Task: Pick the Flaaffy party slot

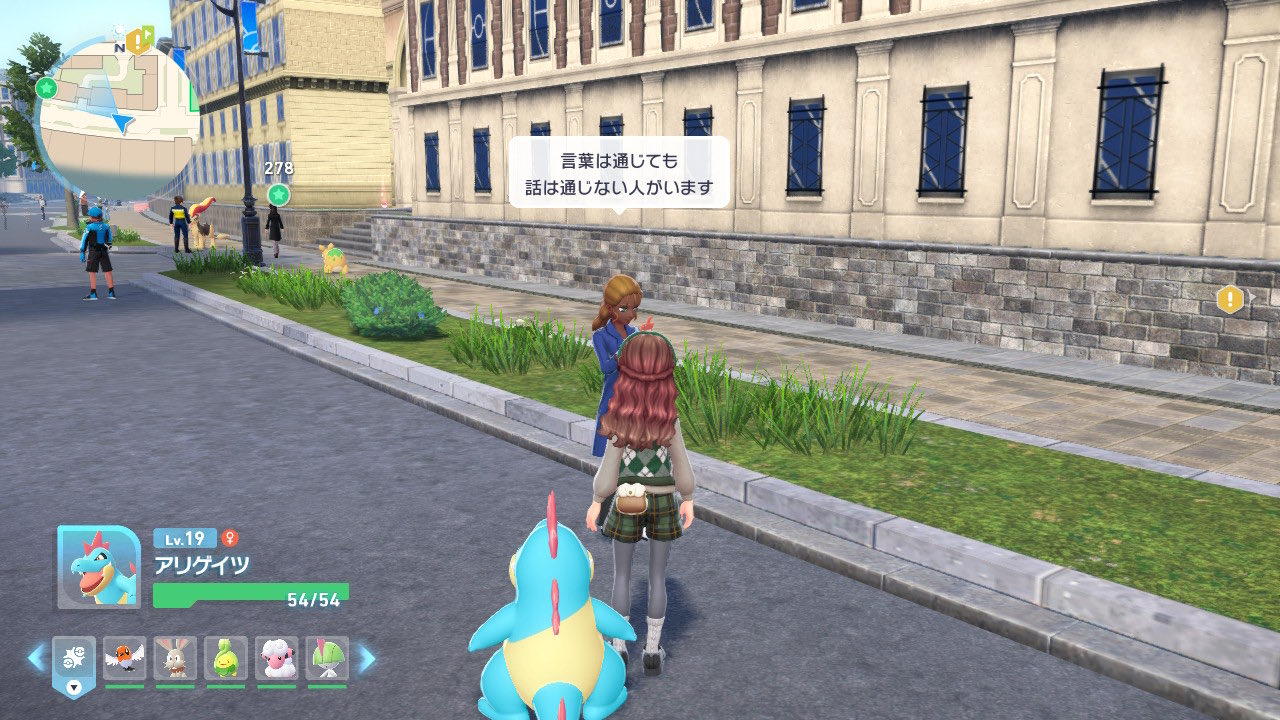Action: click(x=276, y=659)
